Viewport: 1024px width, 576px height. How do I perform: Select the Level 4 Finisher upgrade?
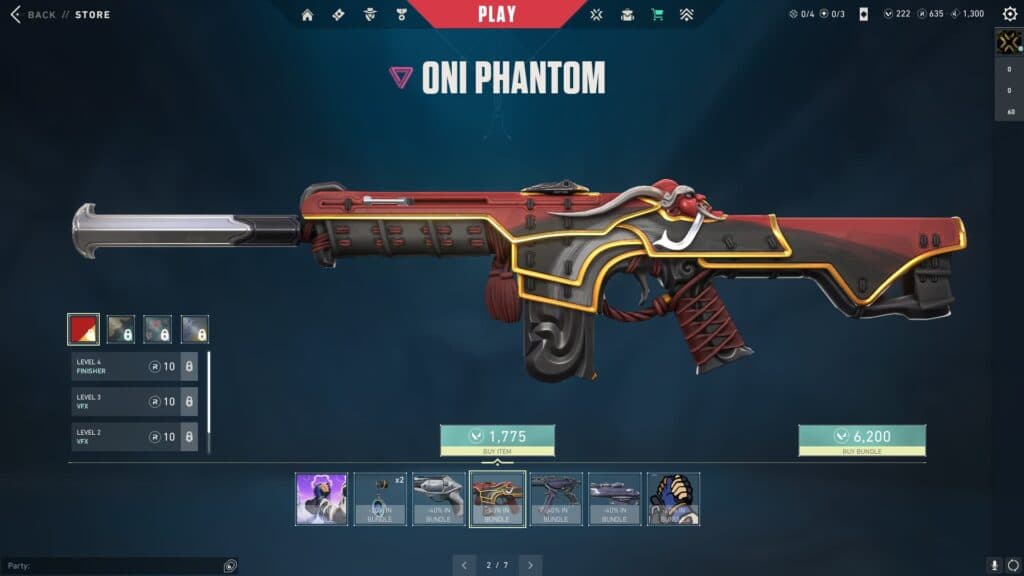(x=134, y=367)
